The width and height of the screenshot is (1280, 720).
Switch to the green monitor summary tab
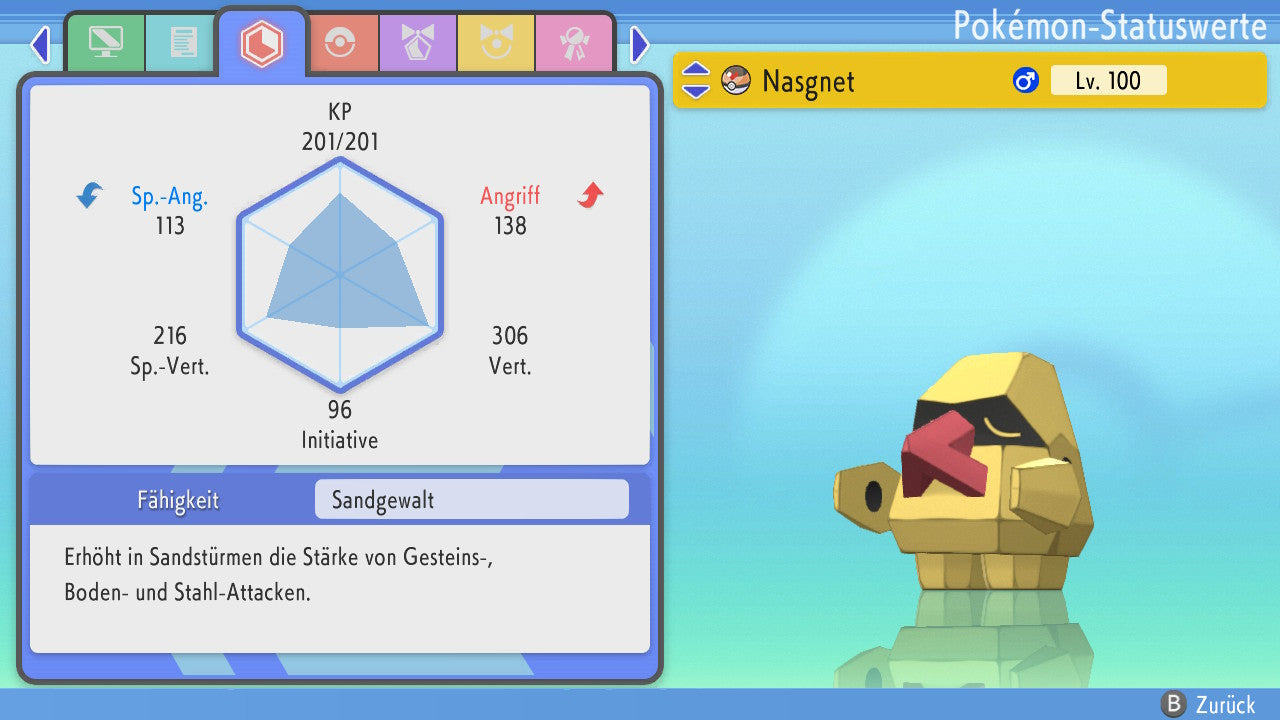coord(105,43)
